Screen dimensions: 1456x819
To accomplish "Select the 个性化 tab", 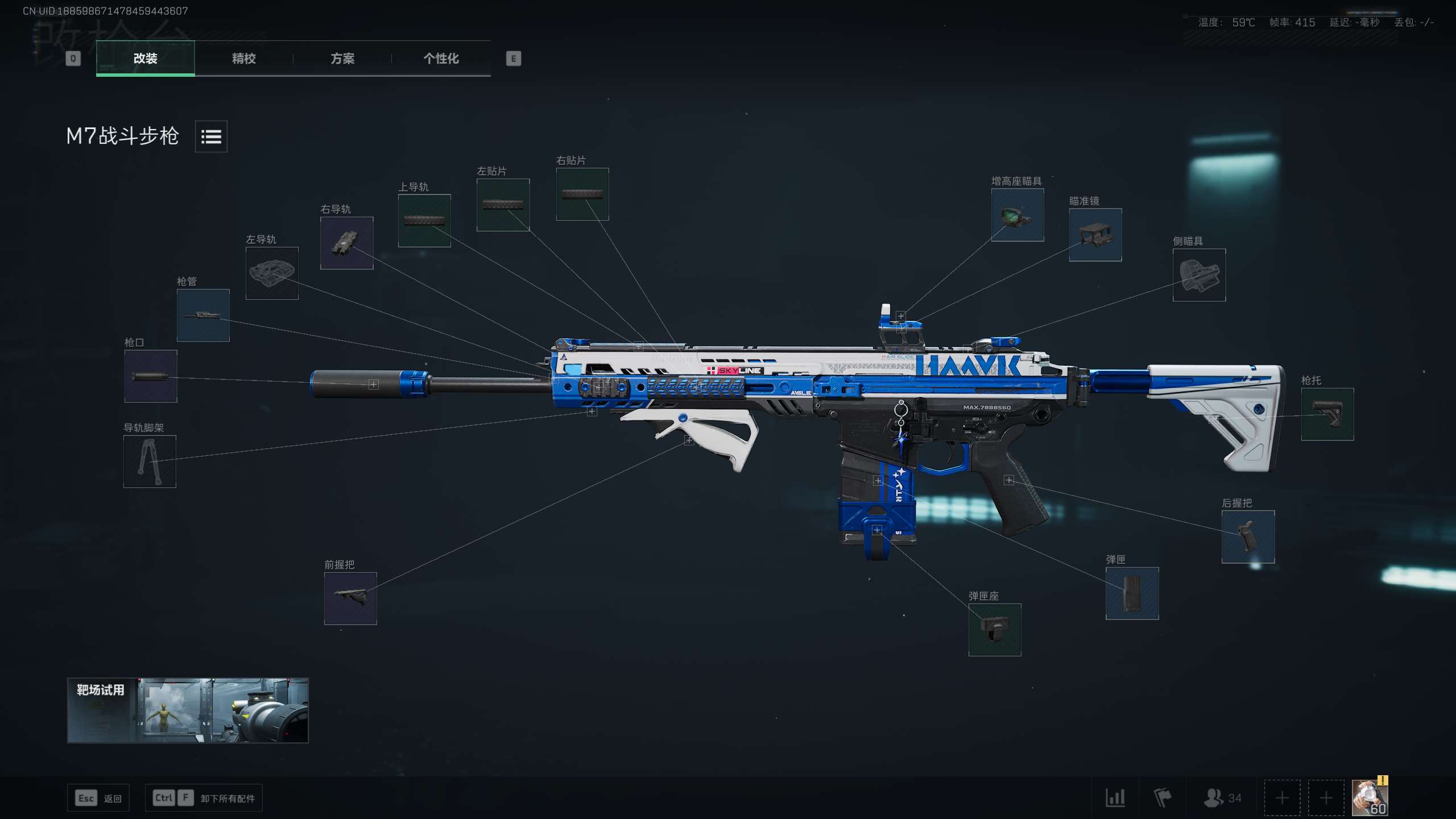I will coord(441,58).
